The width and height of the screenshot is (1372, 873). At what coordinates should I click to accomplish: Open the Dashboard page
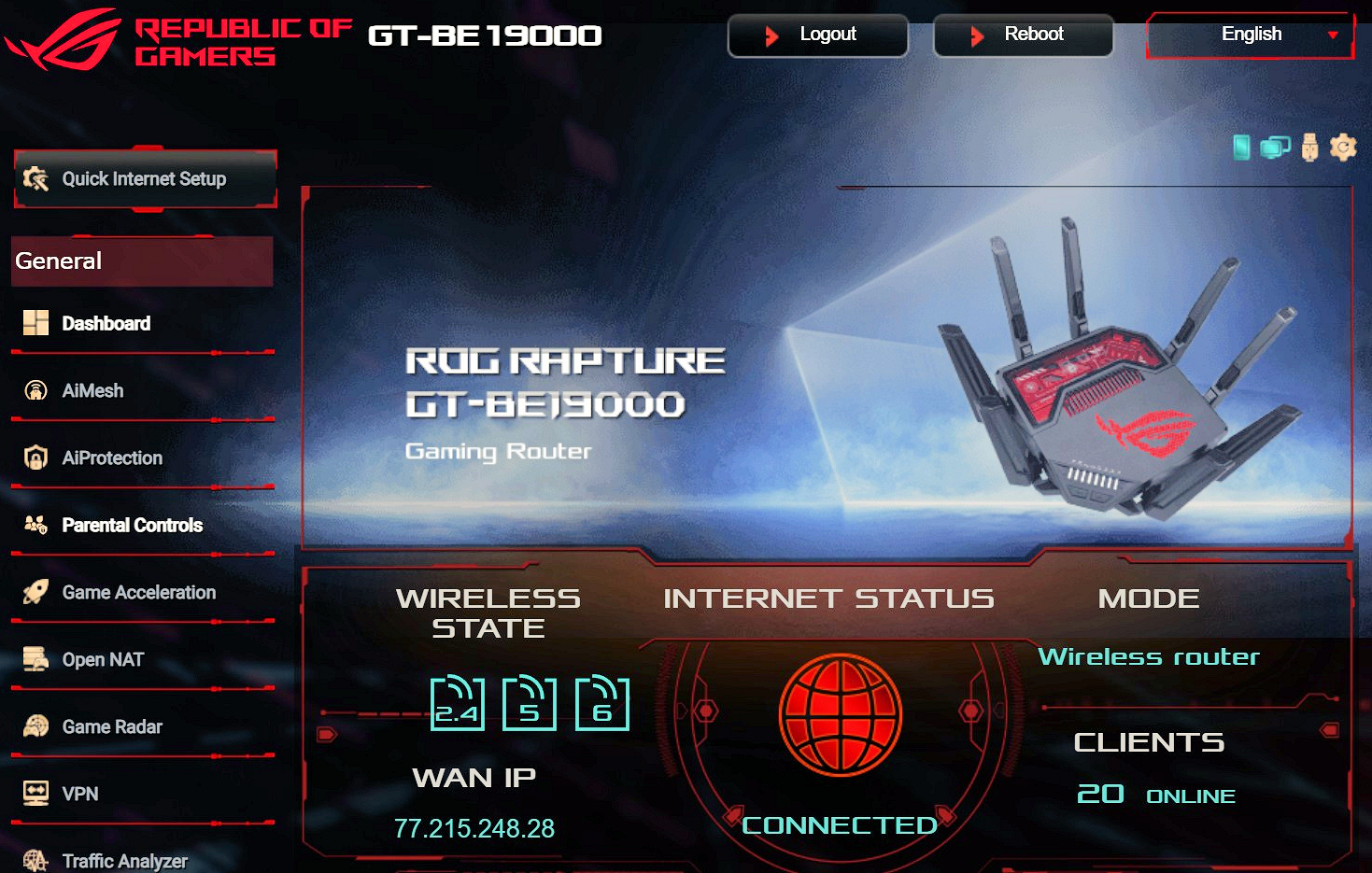coord(106,324)
